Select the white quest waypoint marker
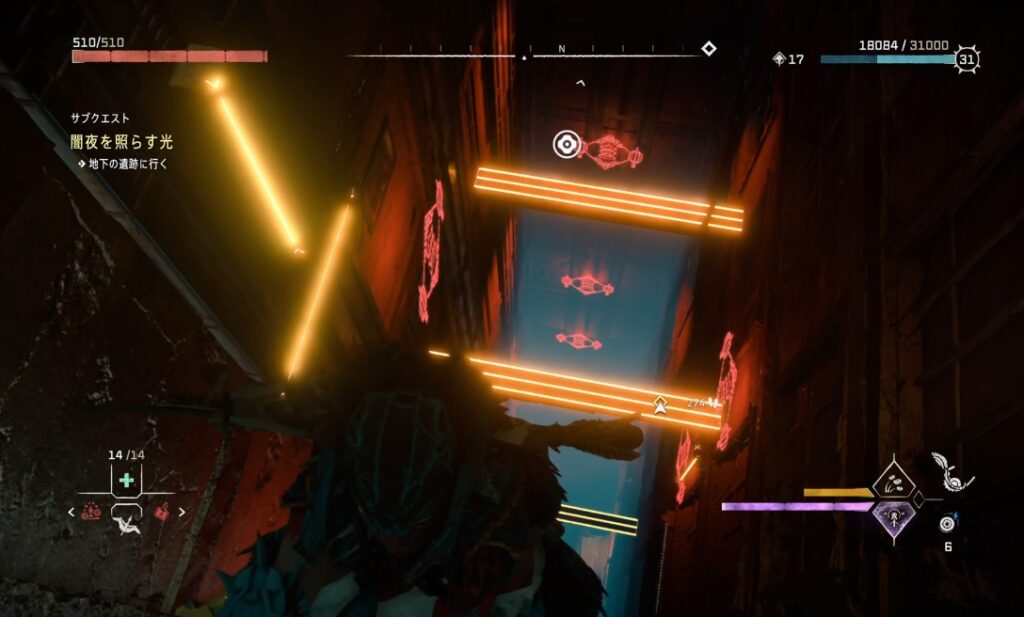Viewport: 1024px width, 617px height. 659,404
